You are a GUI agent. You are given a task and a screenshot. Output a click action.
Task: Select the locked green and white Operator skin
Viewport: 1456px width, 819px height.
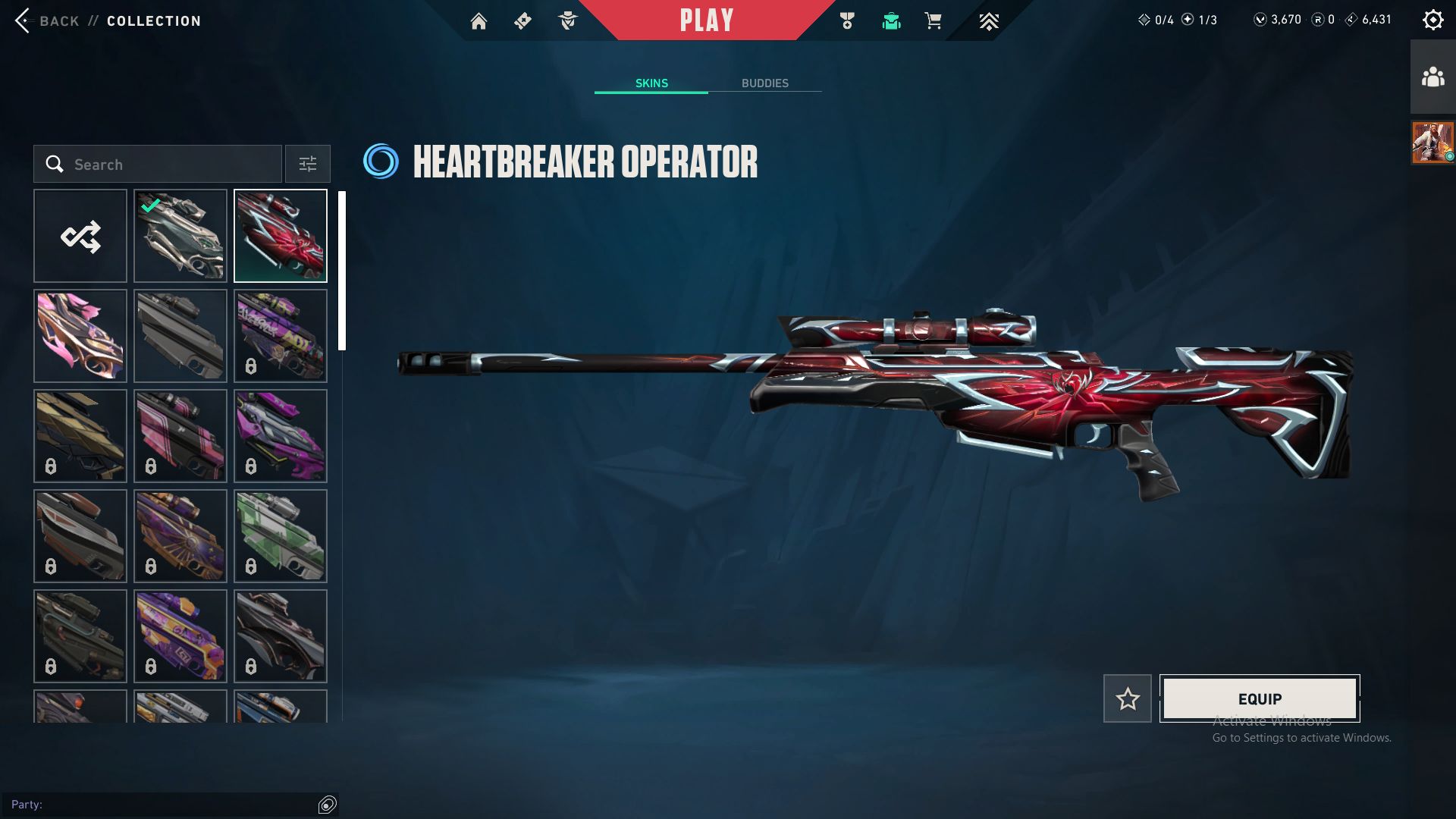pos(281,537)
